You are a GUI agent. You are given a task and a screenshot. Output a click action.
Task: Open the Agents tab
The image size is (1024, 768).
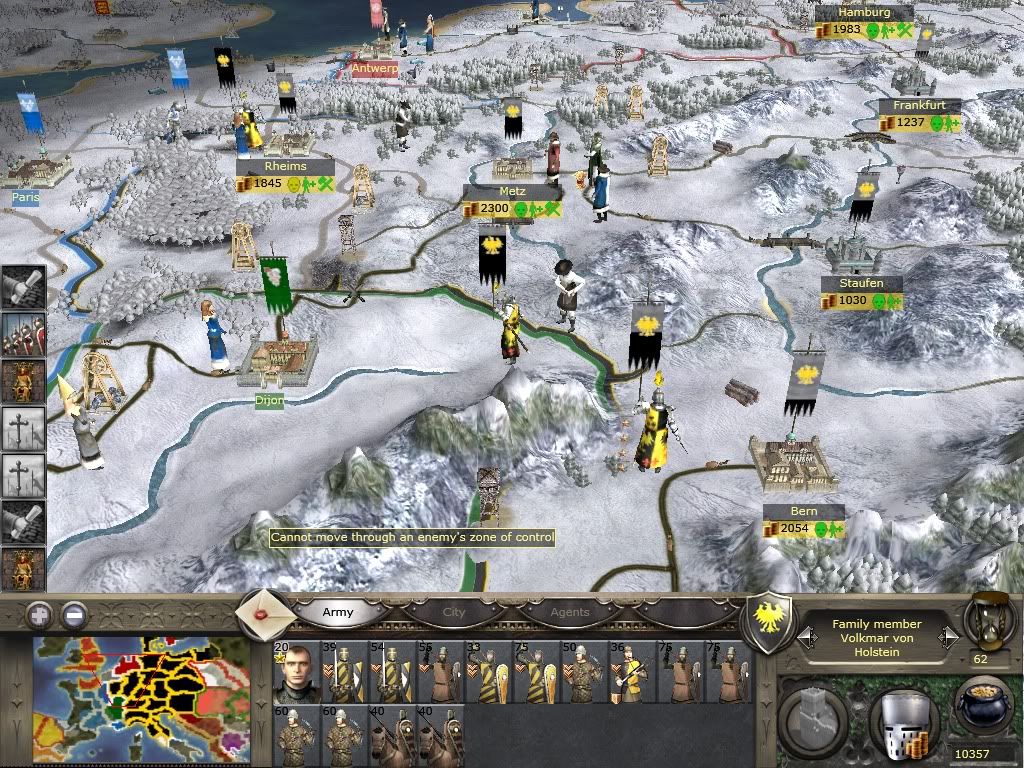570,612
